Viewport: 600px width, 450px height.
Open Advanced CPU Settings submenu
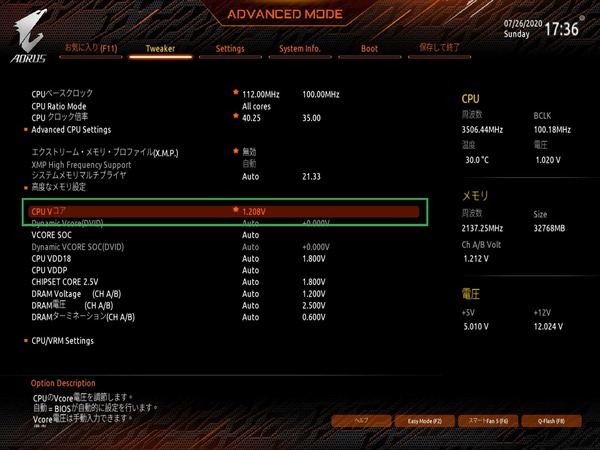point(71,130)
